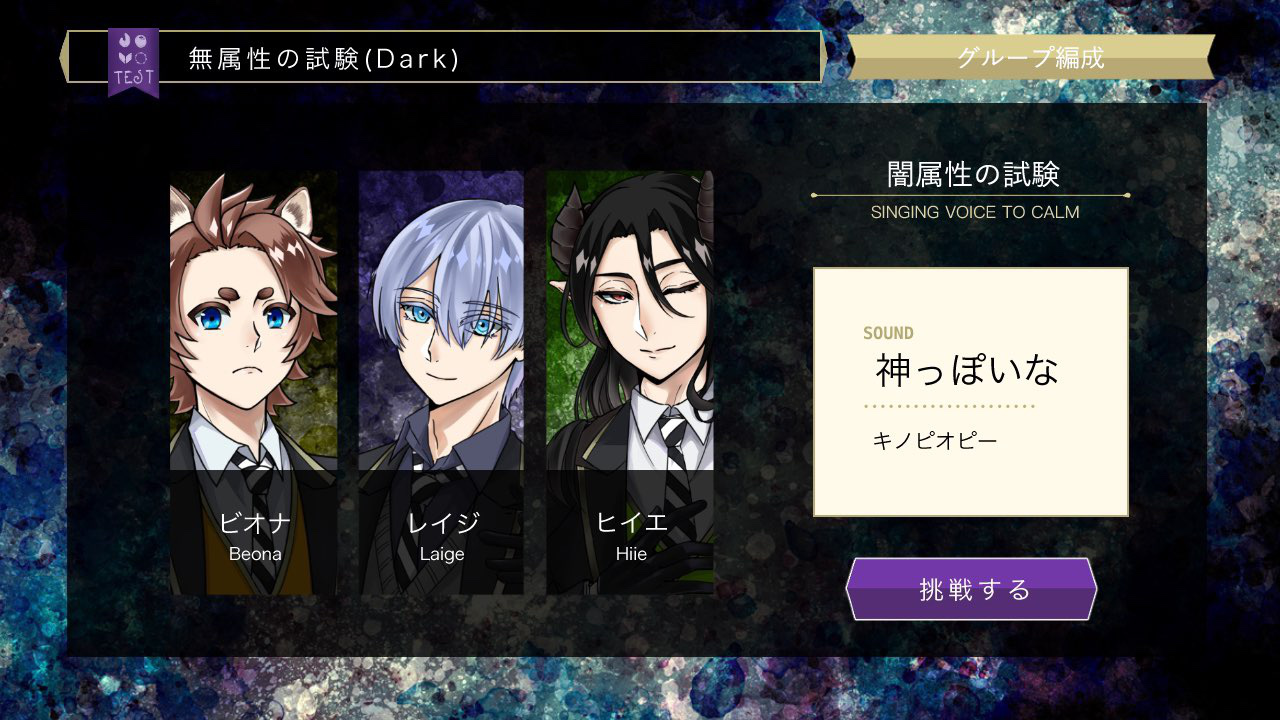Pick Hiie's character card
The width and height of the screenshot is (1280, 720).
coord(630,382)
